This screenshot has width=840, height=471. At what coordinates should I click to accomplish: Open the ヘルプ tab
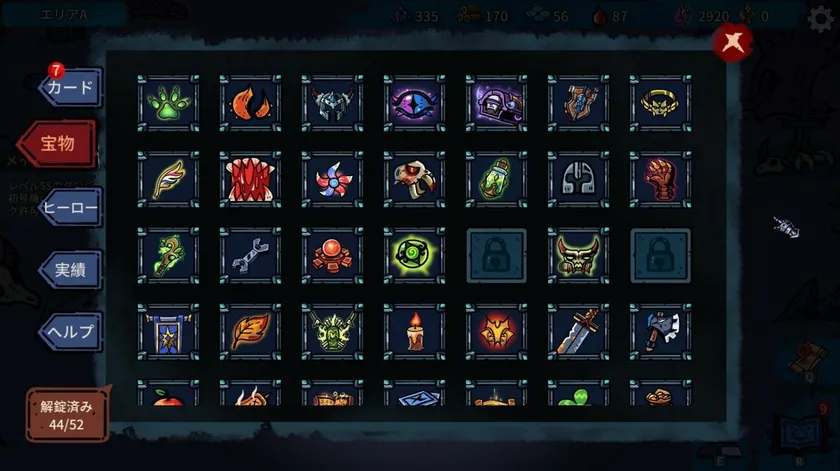pos(71,331)
